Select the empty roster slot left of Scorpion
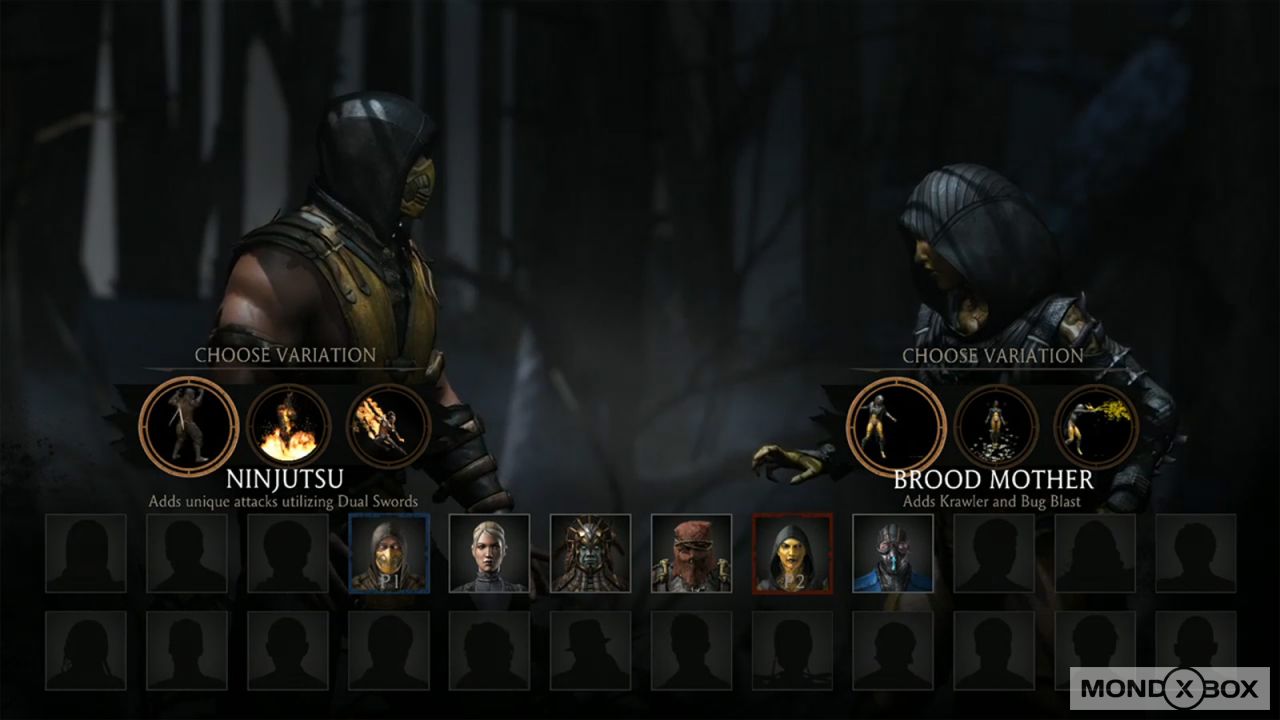Screen dimensions: 1280x720 pos(288,552)
